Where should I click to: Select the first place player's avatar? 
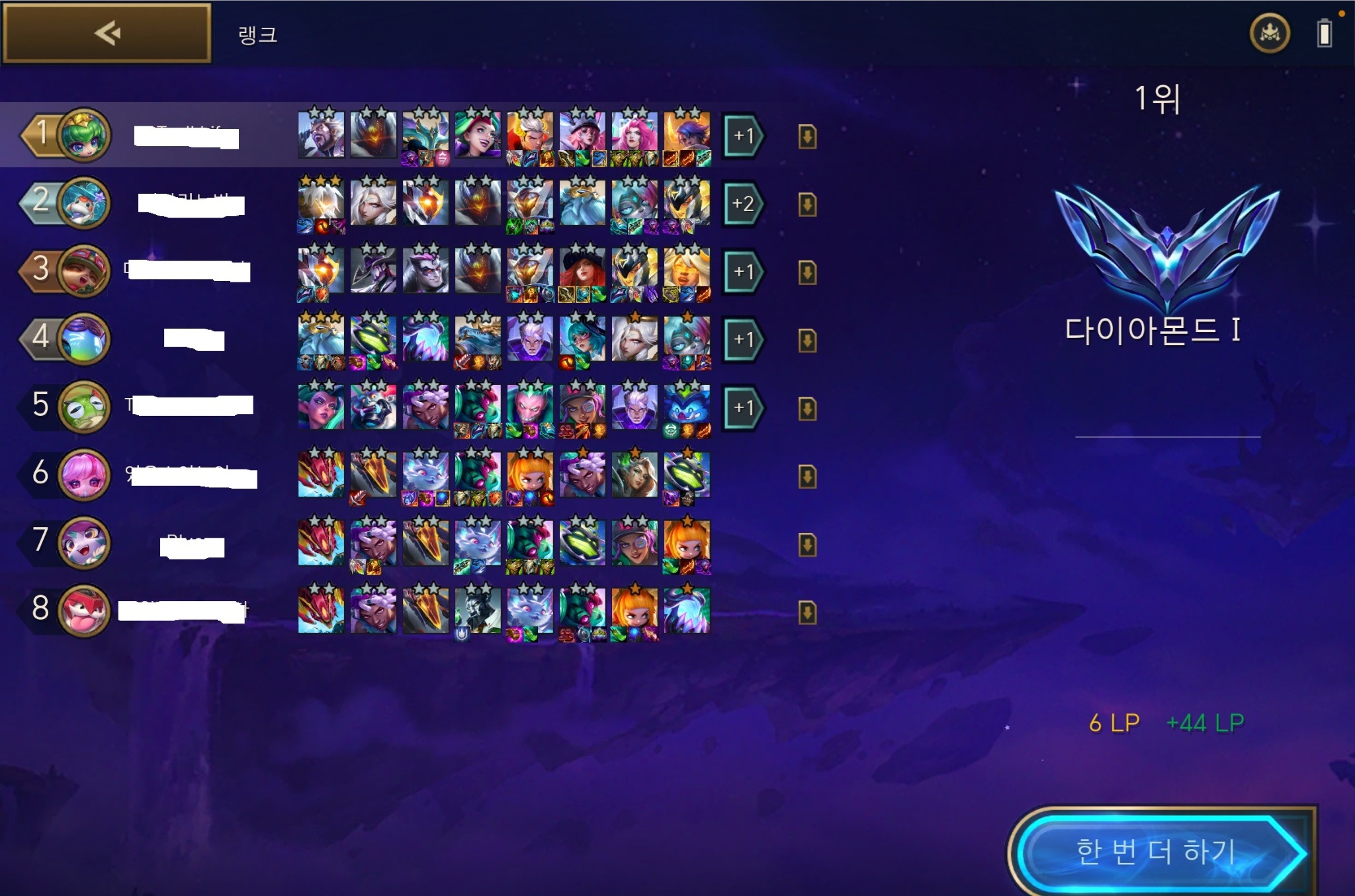point(84,136)
